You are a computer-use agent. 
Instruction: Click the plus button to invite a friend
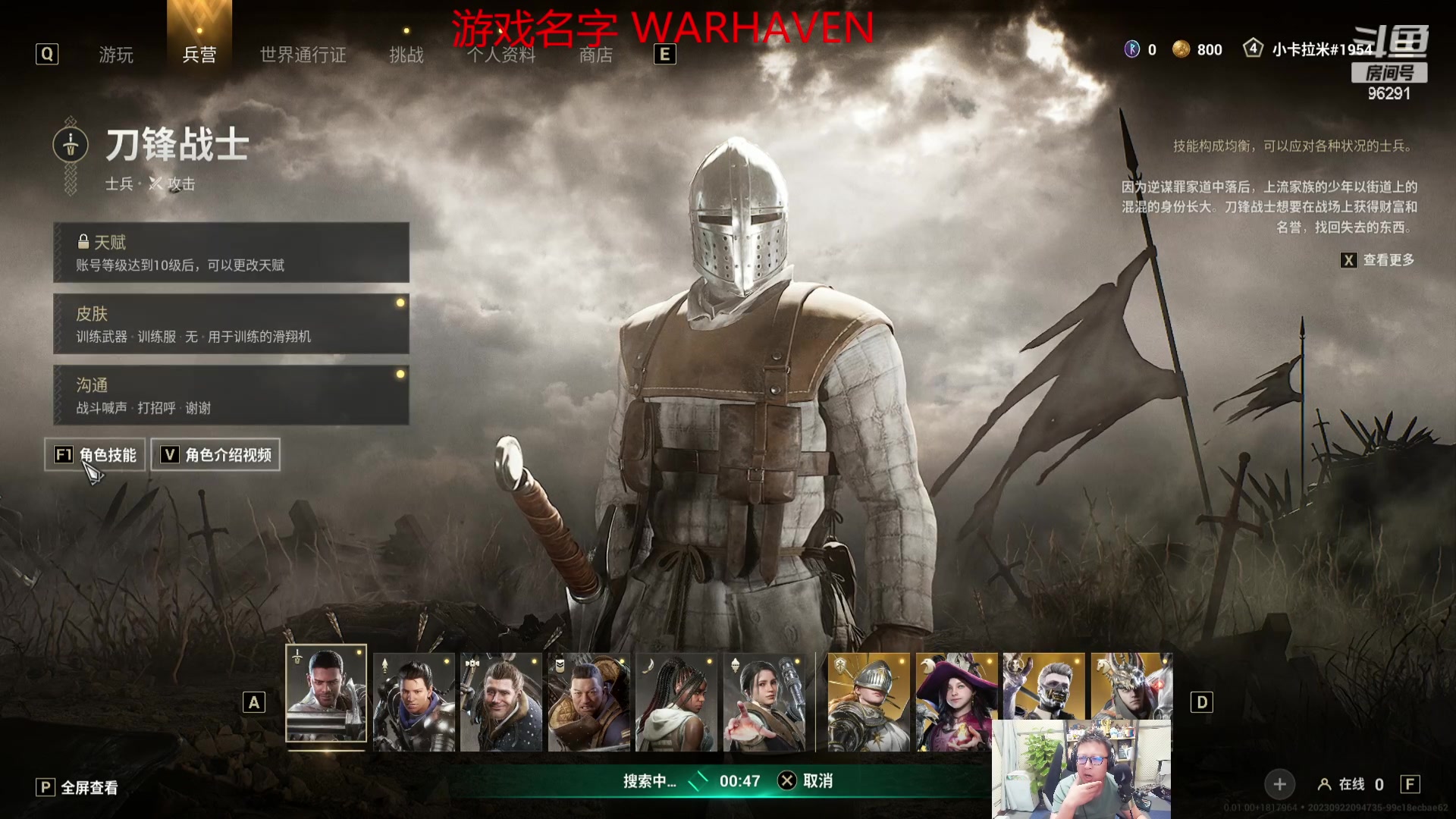1279,784
